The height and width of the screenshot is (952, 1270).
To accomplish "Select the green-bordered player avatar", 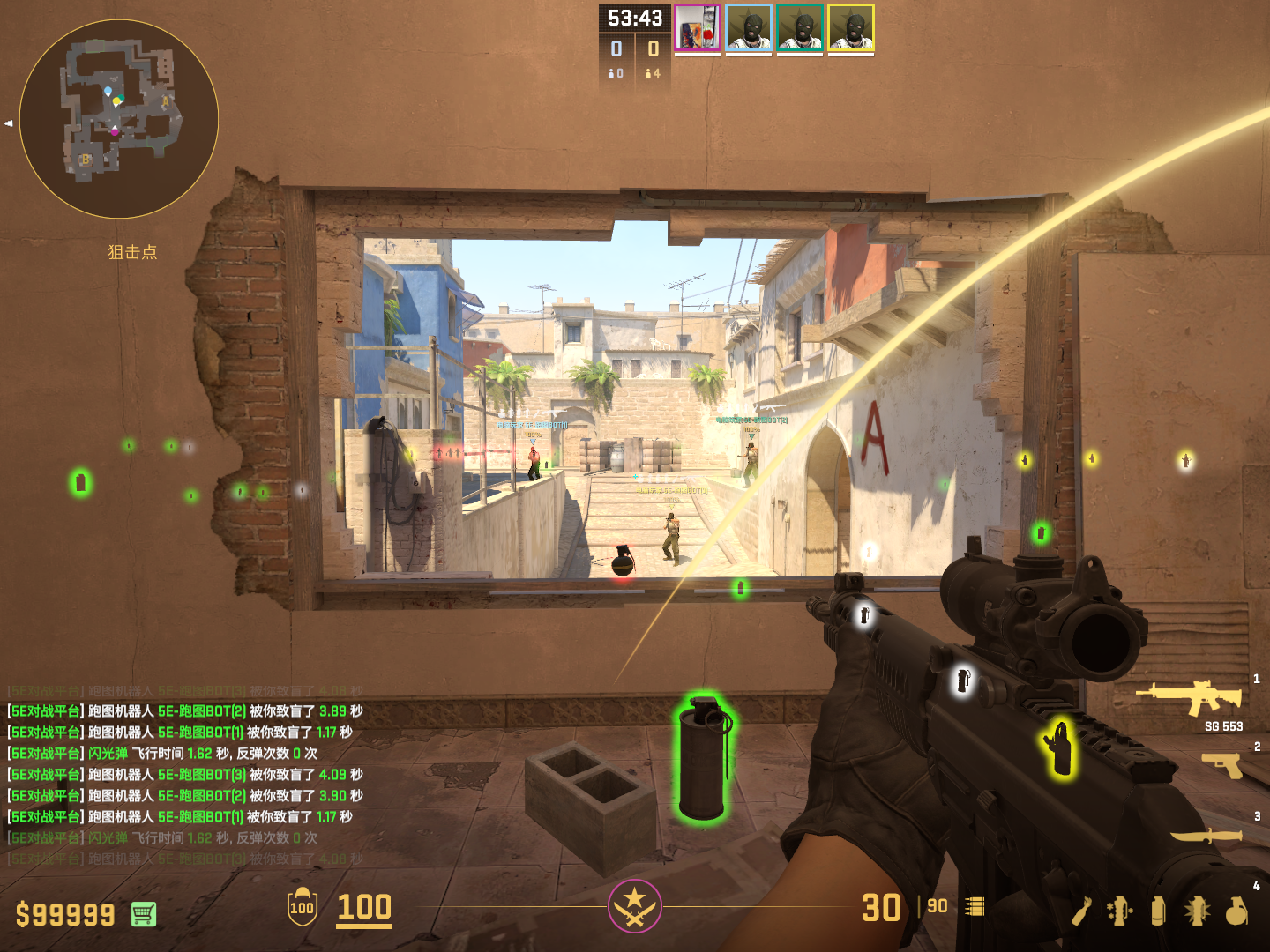I will point(800,28).
